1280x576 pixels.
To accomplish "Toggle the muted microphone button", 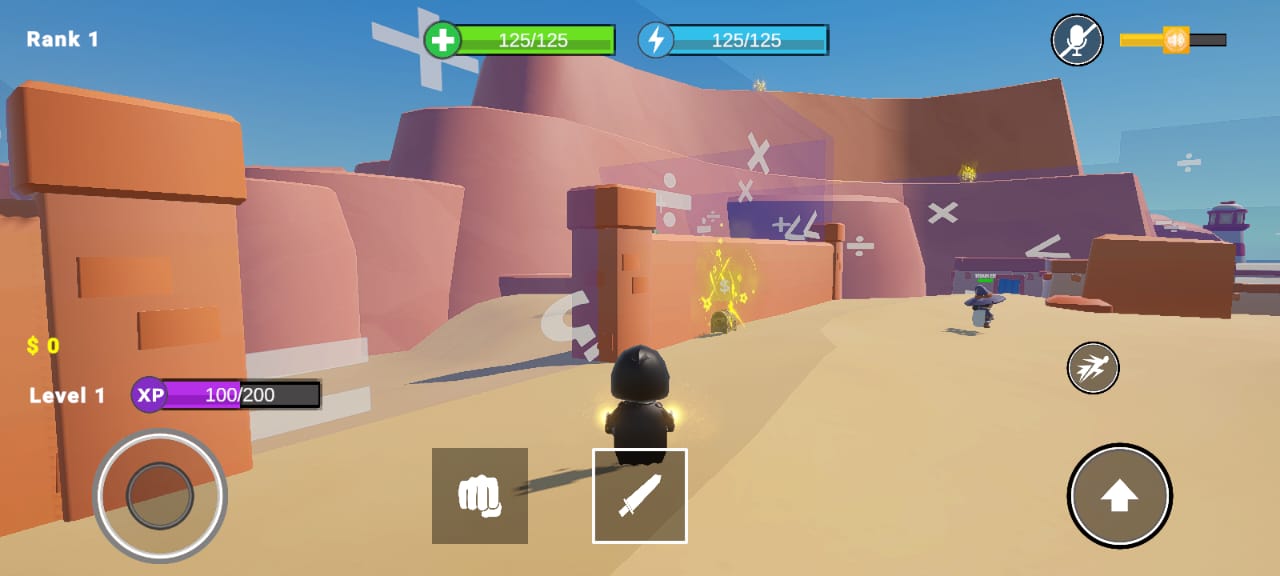I will pos(1077,40).
